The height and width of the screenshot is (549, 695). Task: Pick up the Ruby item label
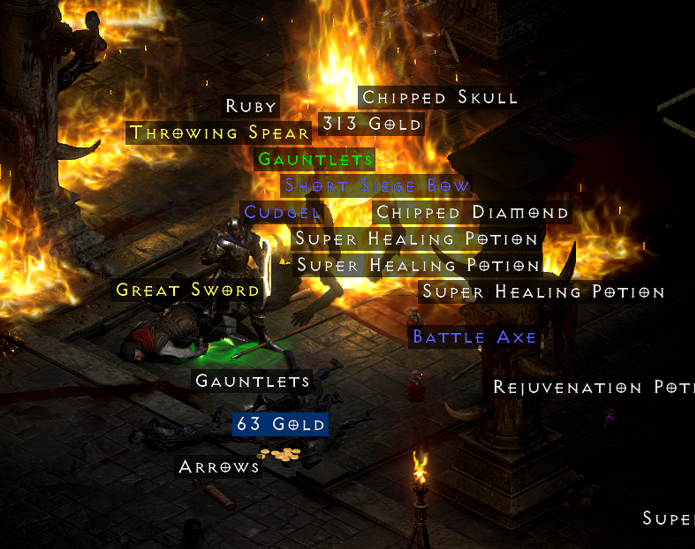pos(251,106)
